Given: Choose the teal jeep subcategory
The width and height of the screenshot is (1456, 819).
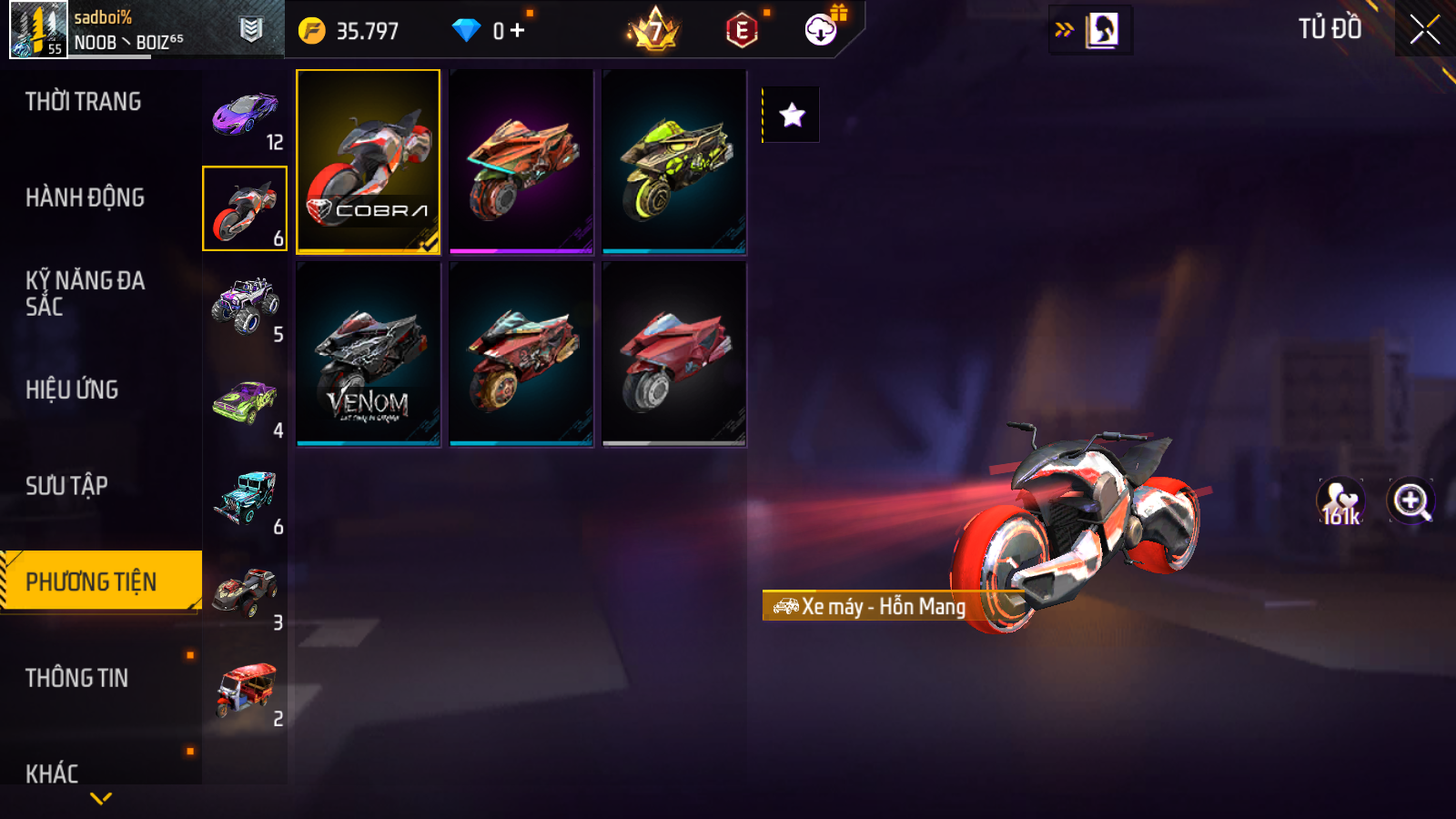Looking at the screenshot, I should coord(245,499).
